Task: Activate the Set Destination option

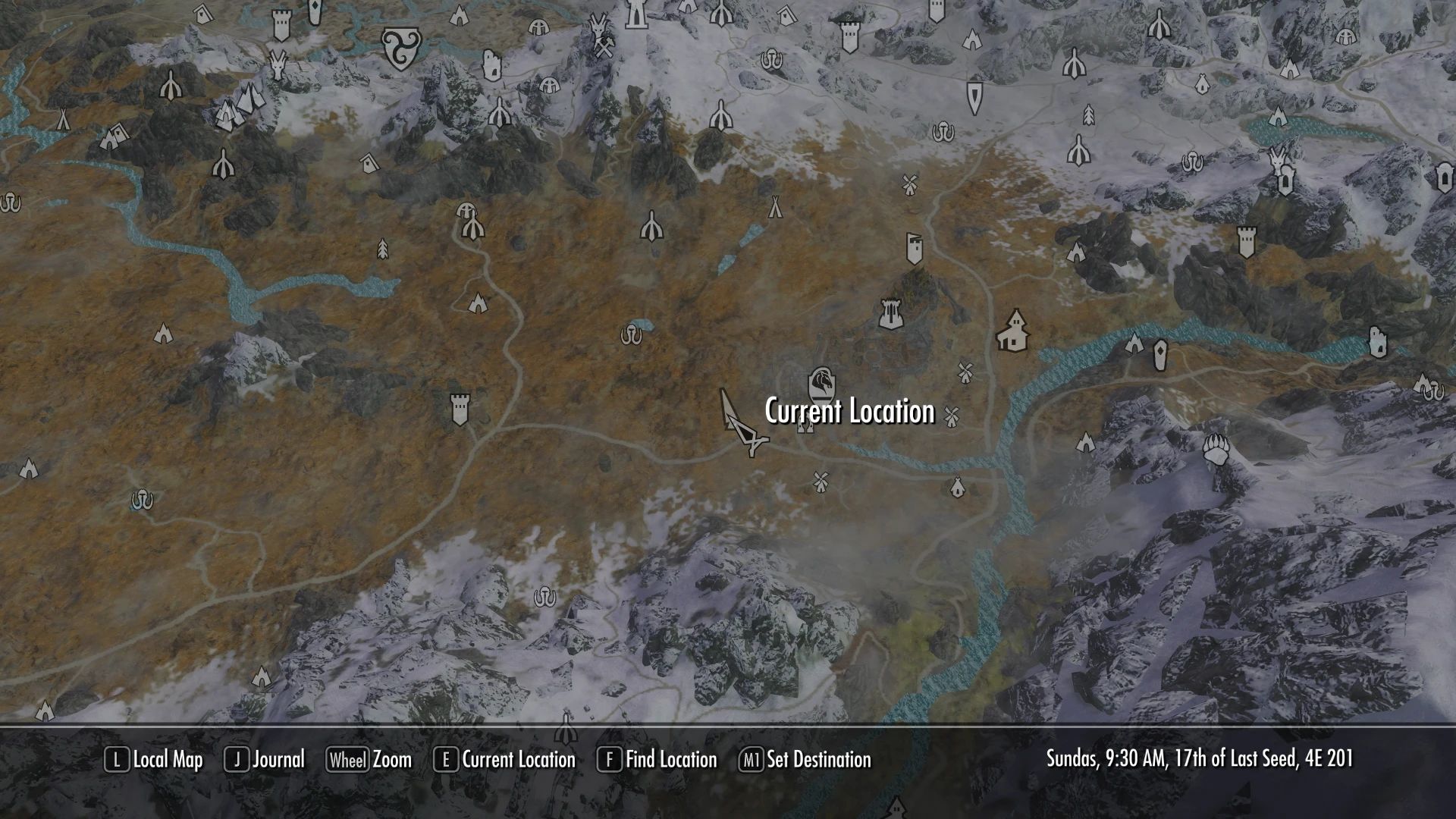Action: point(805,760)
